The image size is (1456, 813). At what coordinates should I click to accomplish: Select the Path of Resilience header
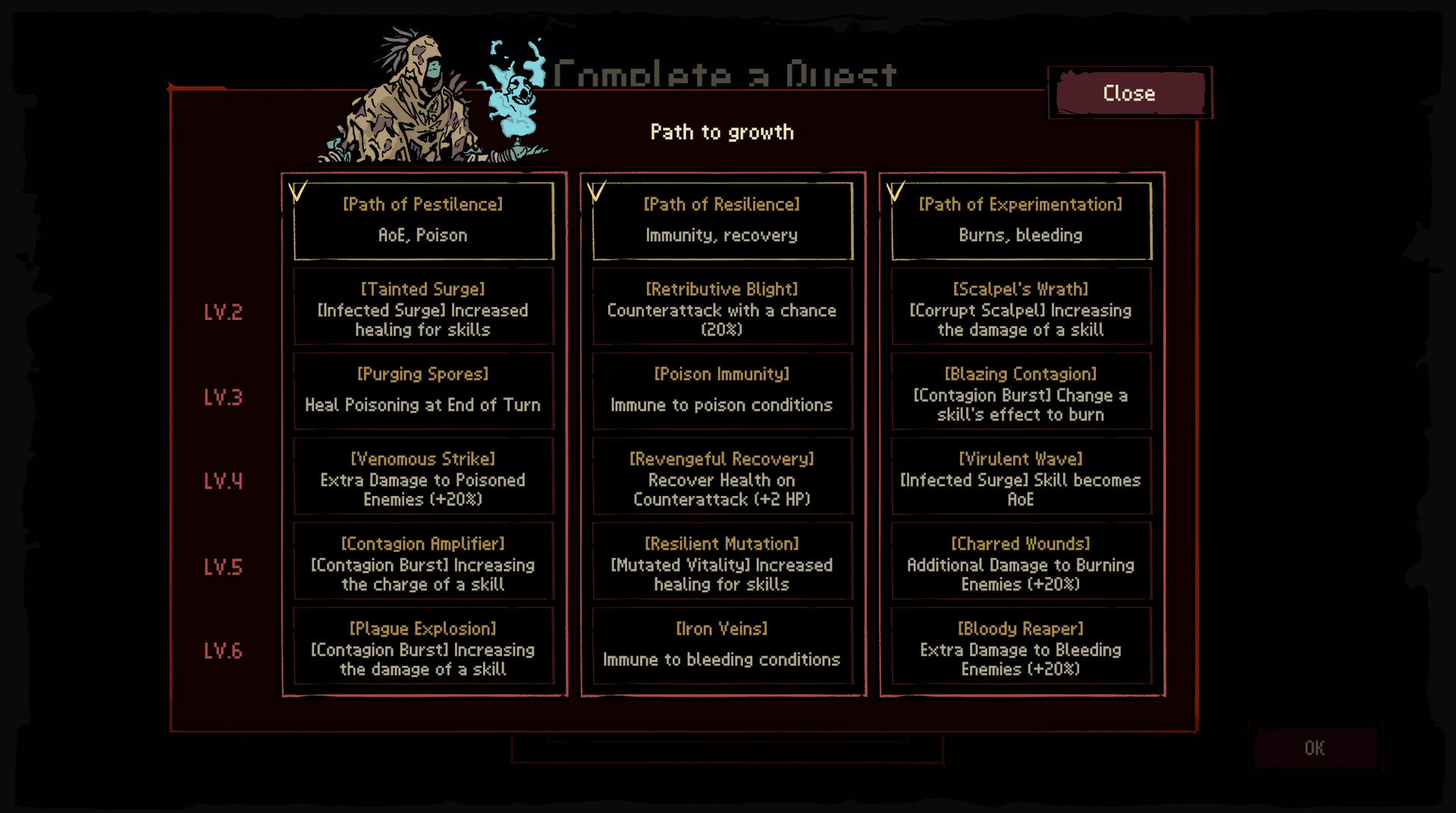click(x=721, y=220)
